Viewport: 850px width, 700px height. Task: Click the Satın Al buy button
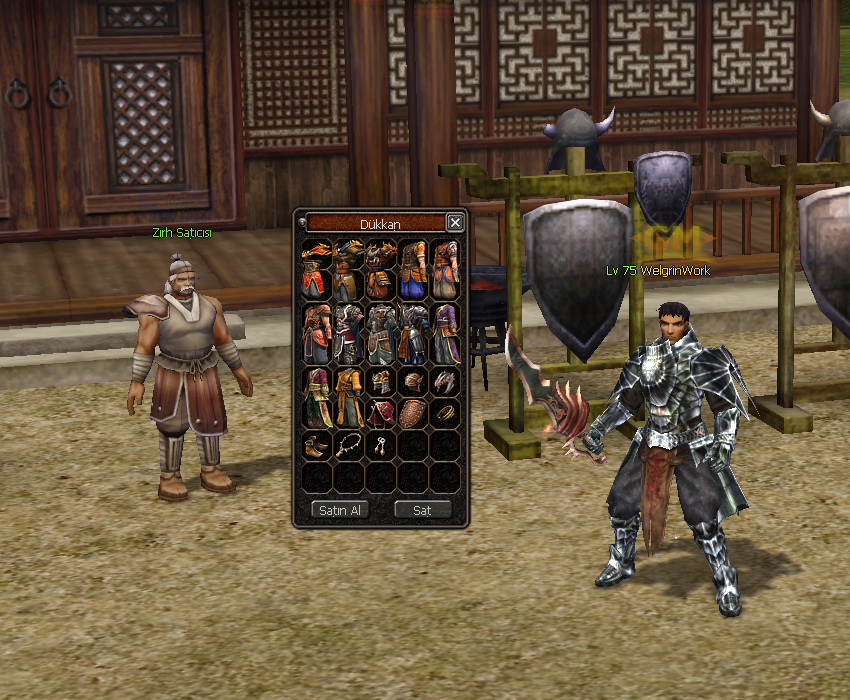tap(340, 510)
